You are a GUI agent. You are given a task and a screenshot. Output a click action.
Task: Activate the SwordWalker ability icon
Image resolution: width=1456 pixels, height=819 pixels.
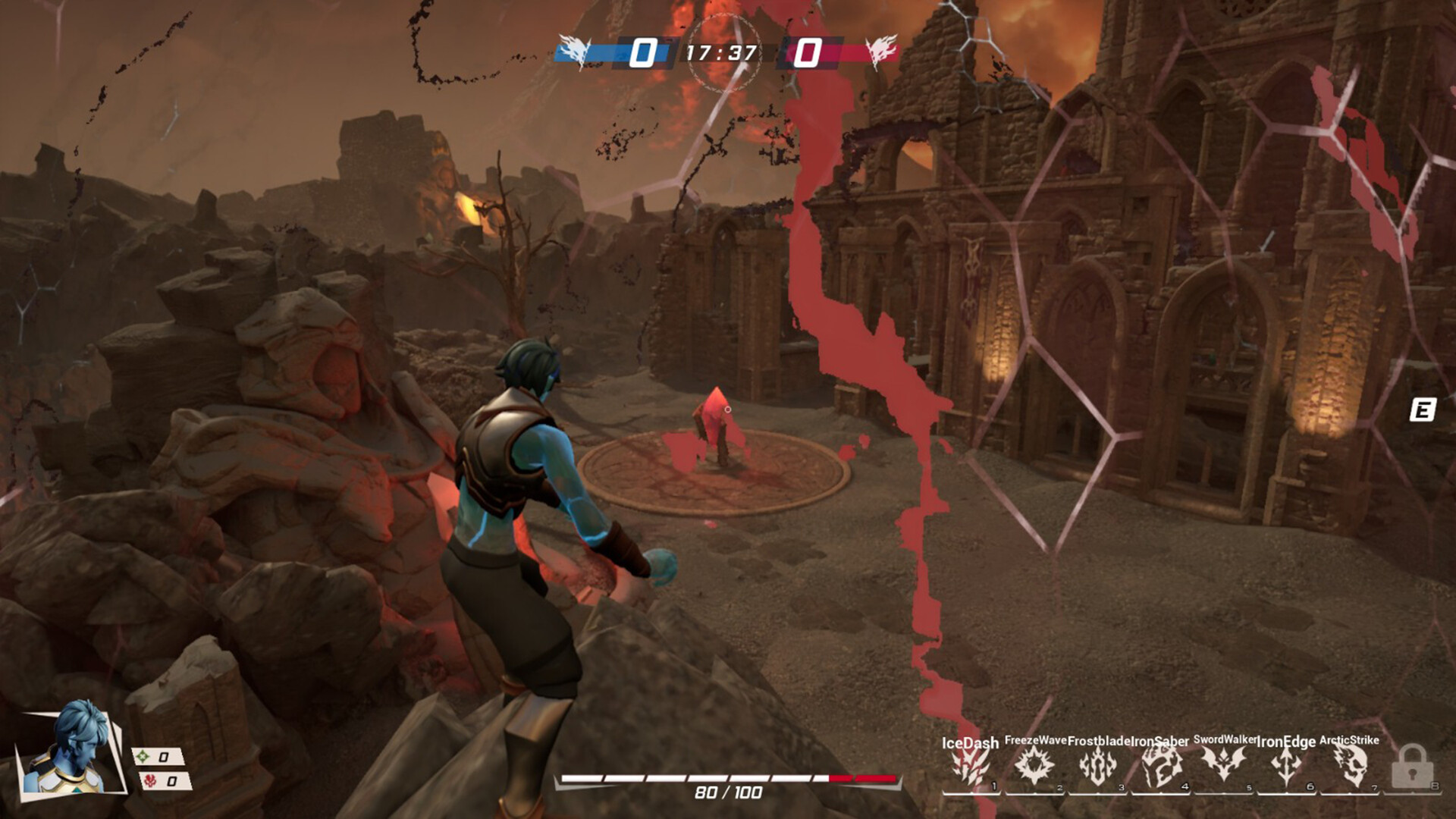point(1223,764)
